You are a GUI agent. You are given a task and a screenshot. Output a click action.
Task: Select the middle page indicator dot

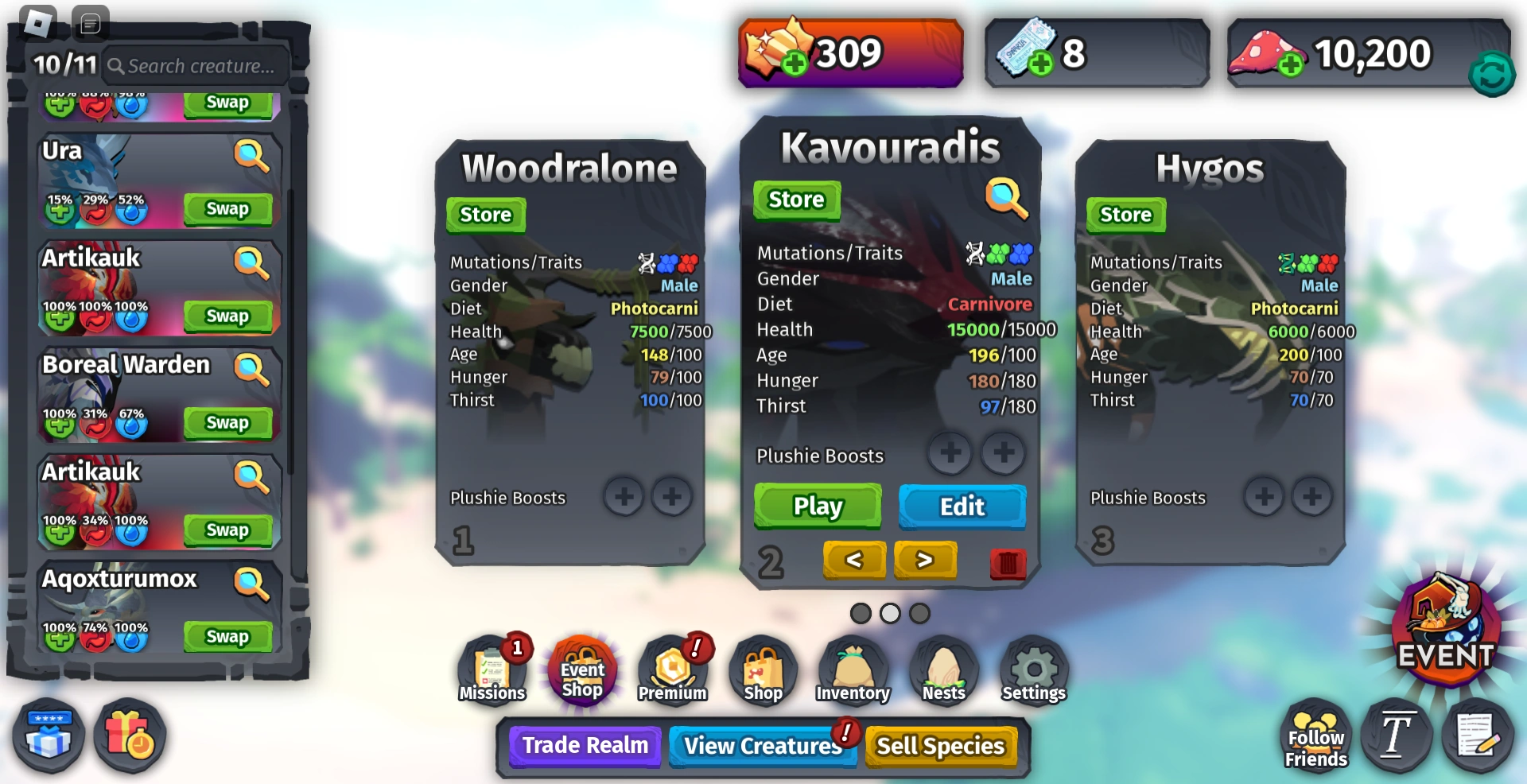890,614
